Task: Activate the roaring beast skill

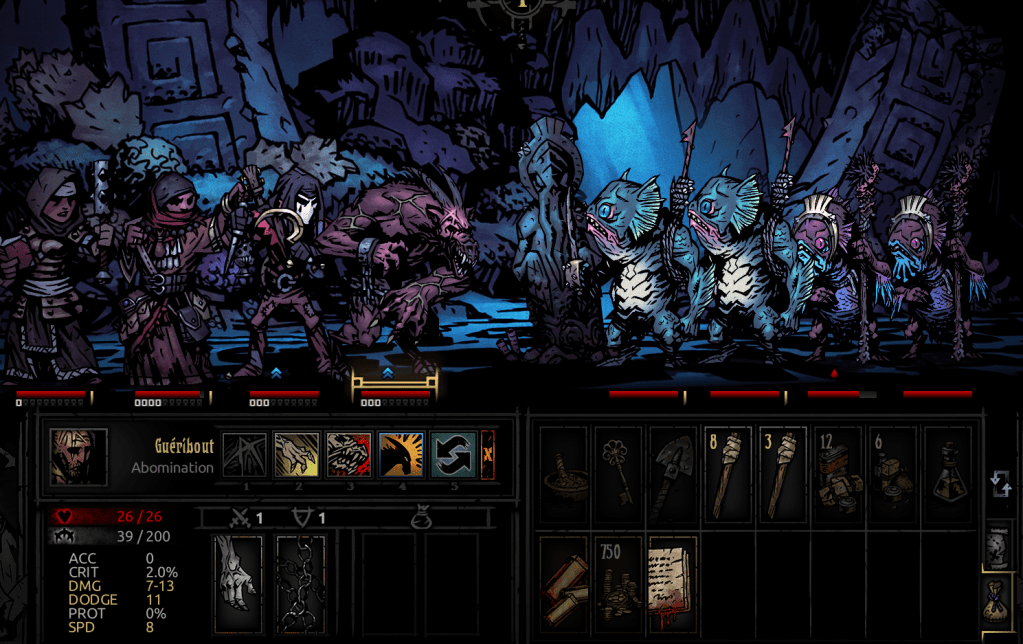Action: pyautogui.click(x=348, y=455)
